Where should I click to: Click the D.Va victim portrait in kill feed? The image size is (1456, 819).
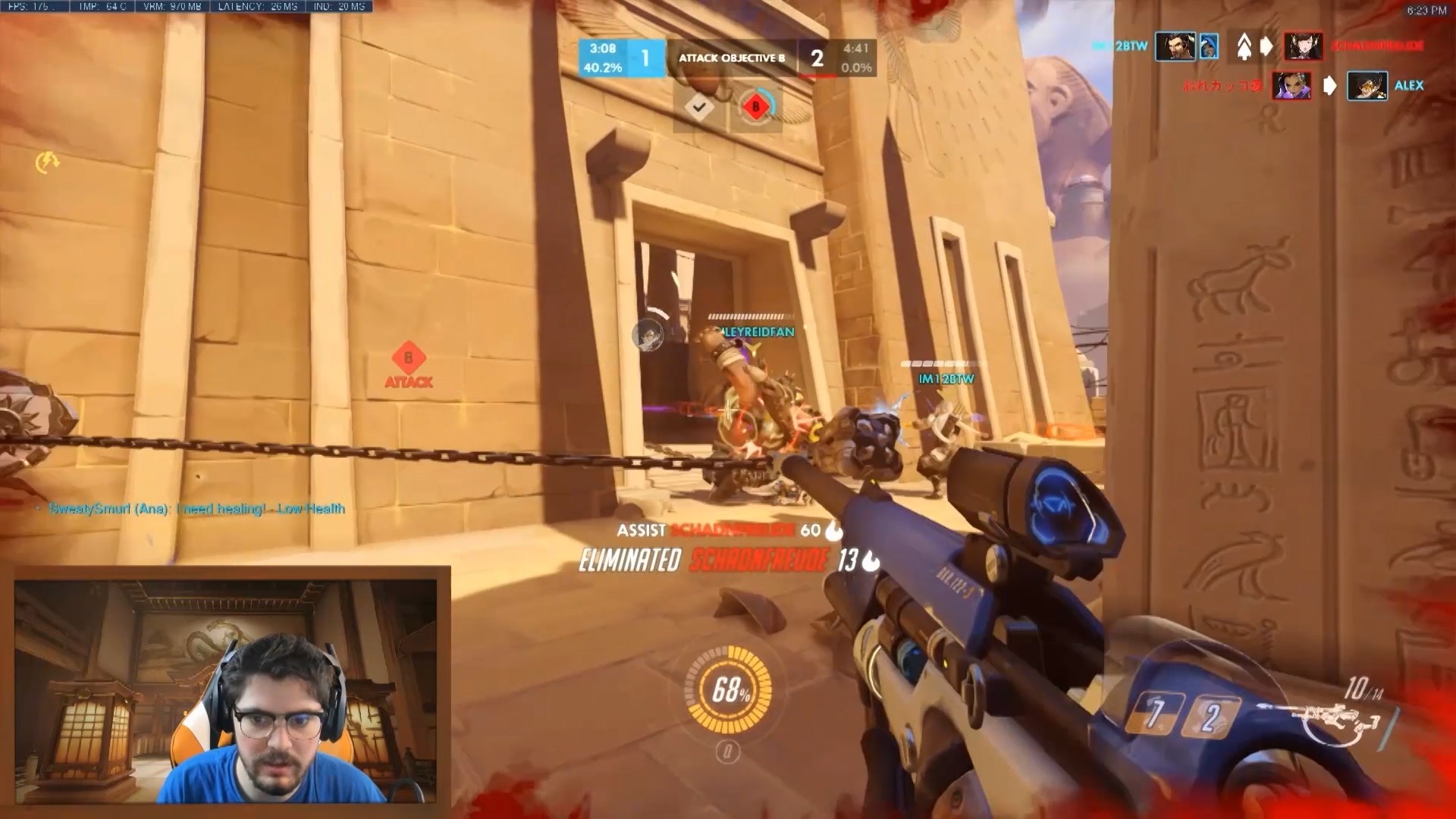coord(1303,46)
